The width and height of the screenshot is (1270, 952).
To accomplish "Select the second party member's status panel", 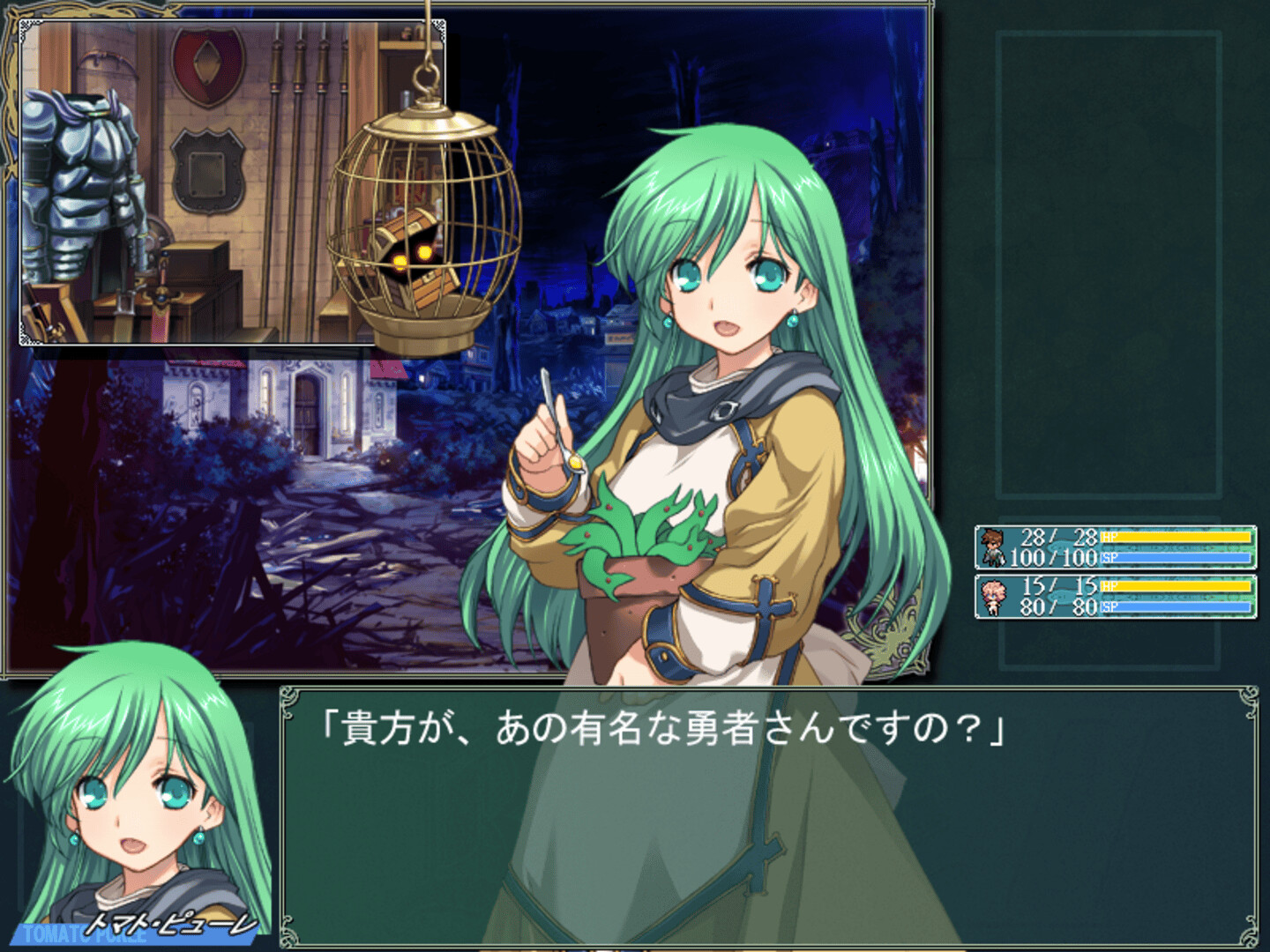I will click(x=1116, y=596).
